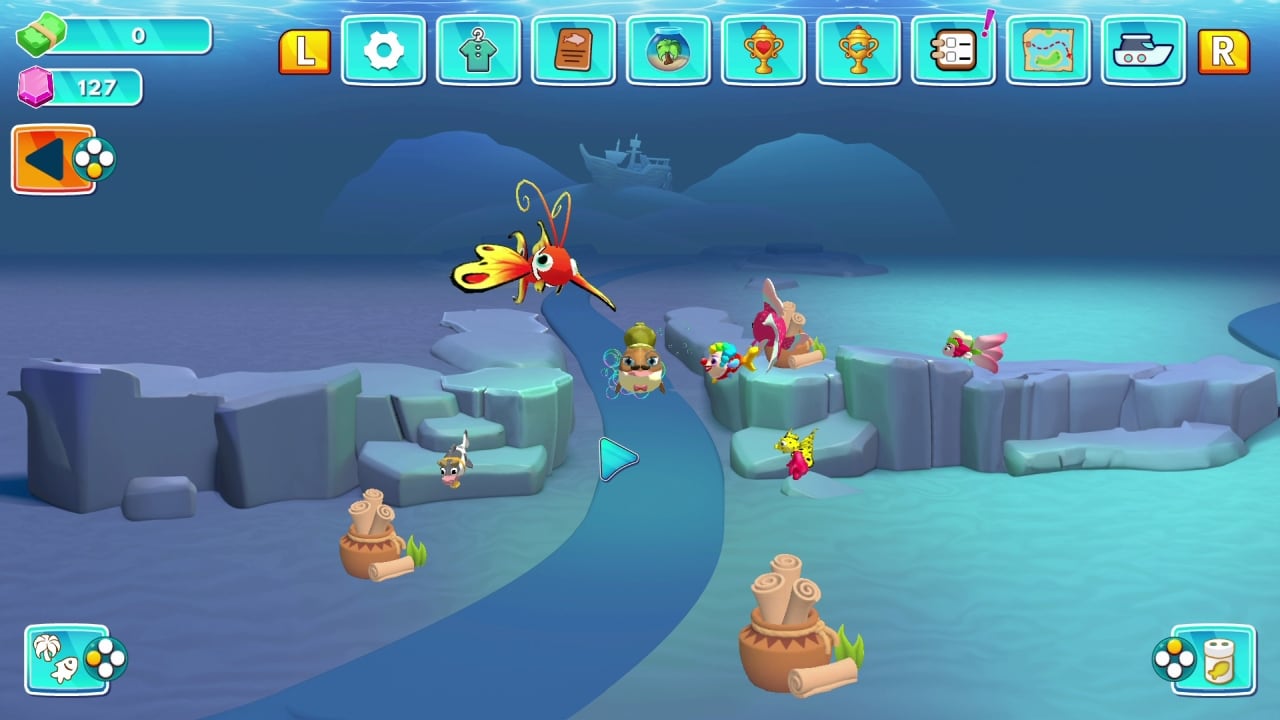Open the treasure map screen
Viewport: 1280px width, 720px height.
tap(1048, 50)
